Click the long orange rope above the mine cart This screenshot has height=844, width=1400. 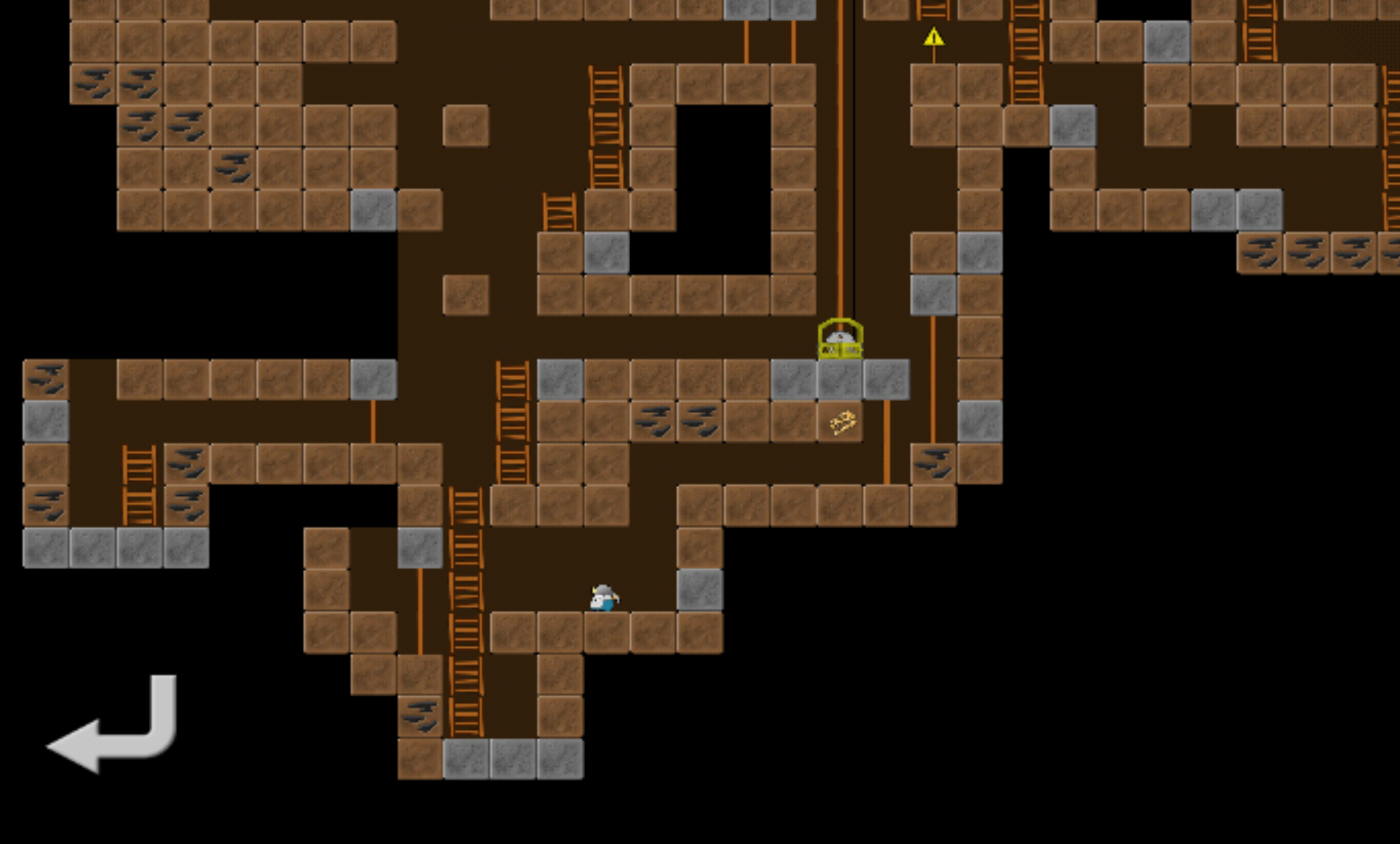point(840,176)
